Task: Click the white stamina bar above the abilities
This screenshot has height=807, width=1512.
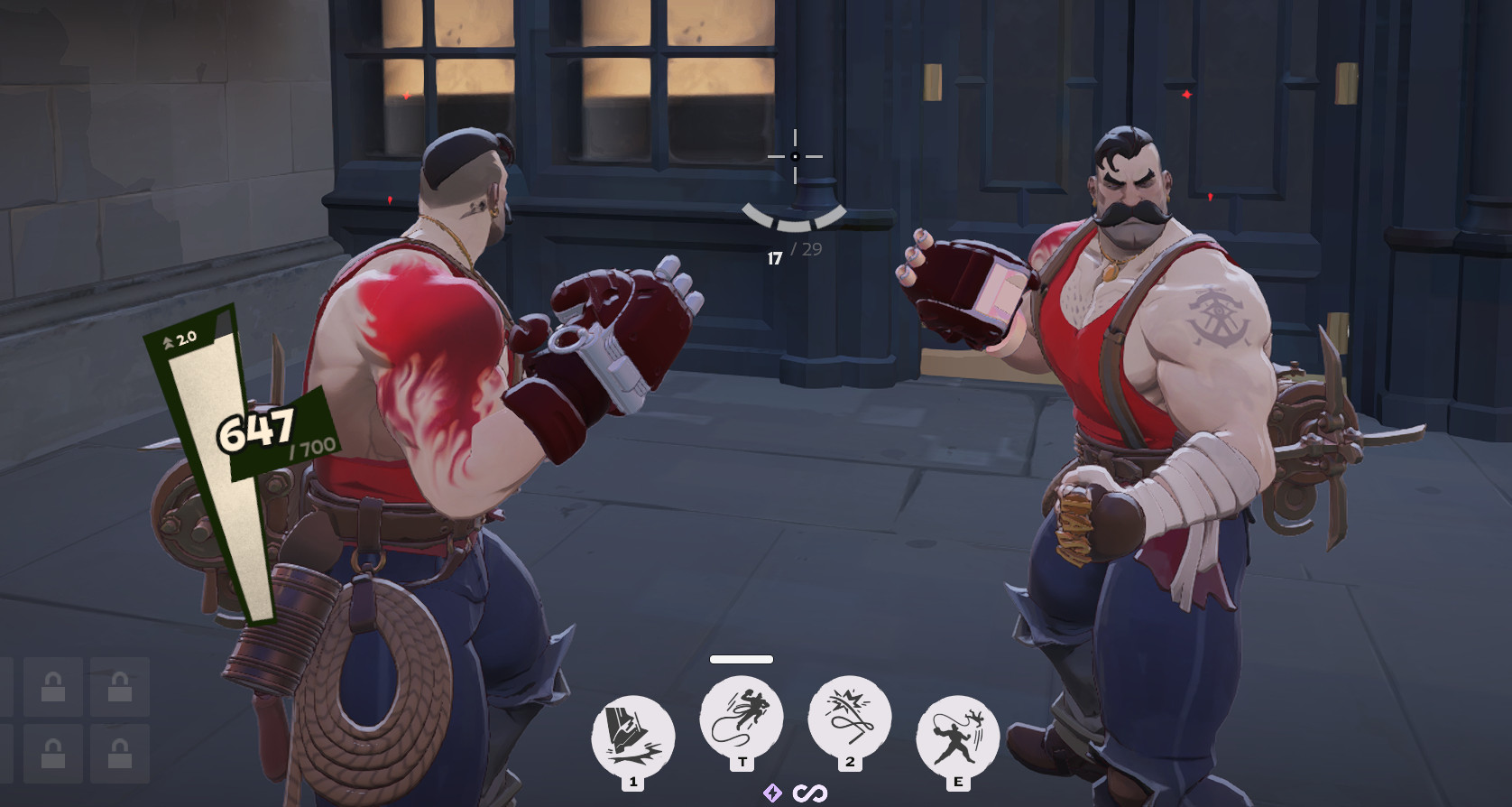Action: point(742,659)
